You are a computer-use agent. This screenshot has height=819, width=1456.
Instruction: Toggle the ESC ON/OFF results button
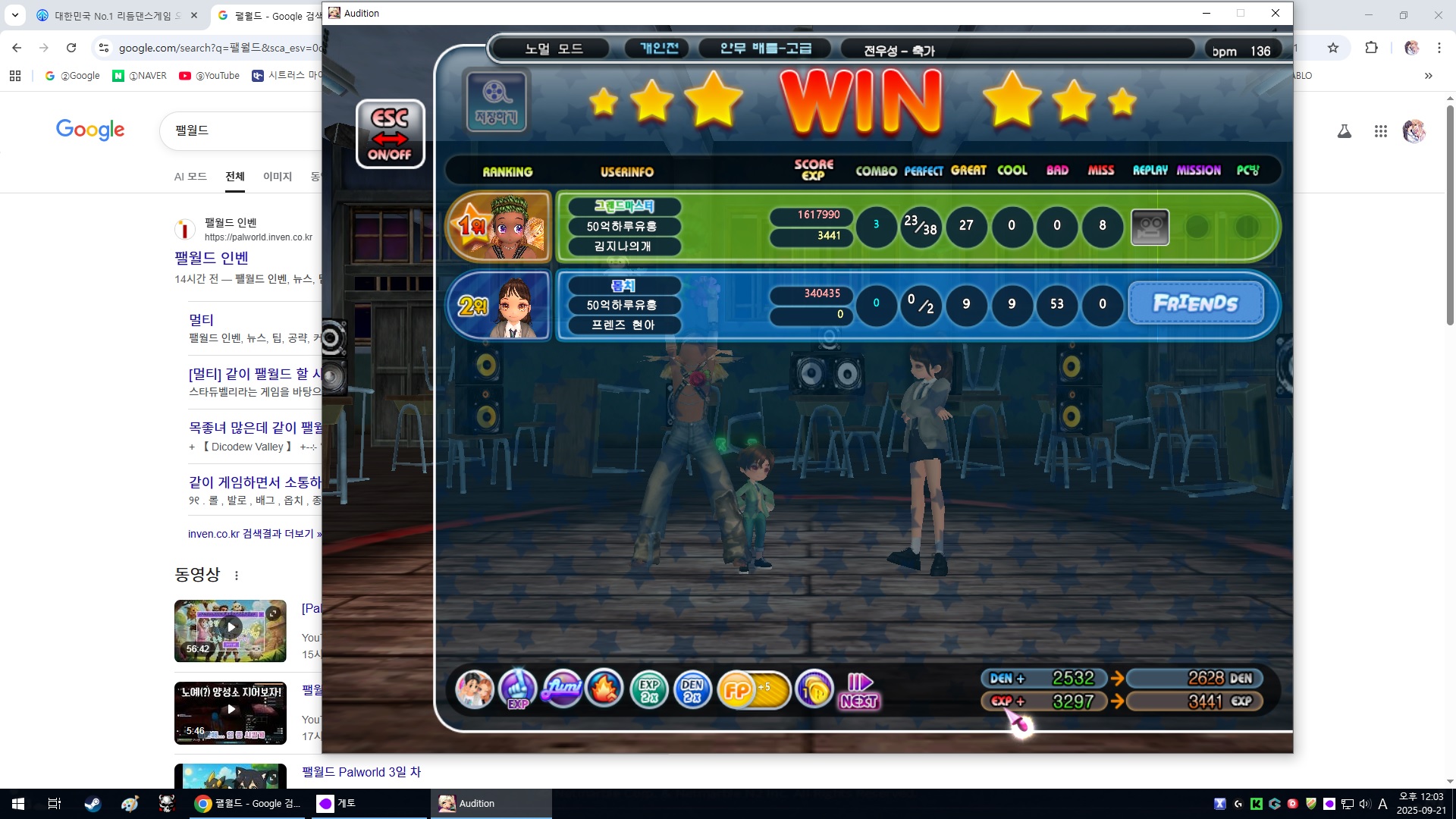click(x=390, y=134)
